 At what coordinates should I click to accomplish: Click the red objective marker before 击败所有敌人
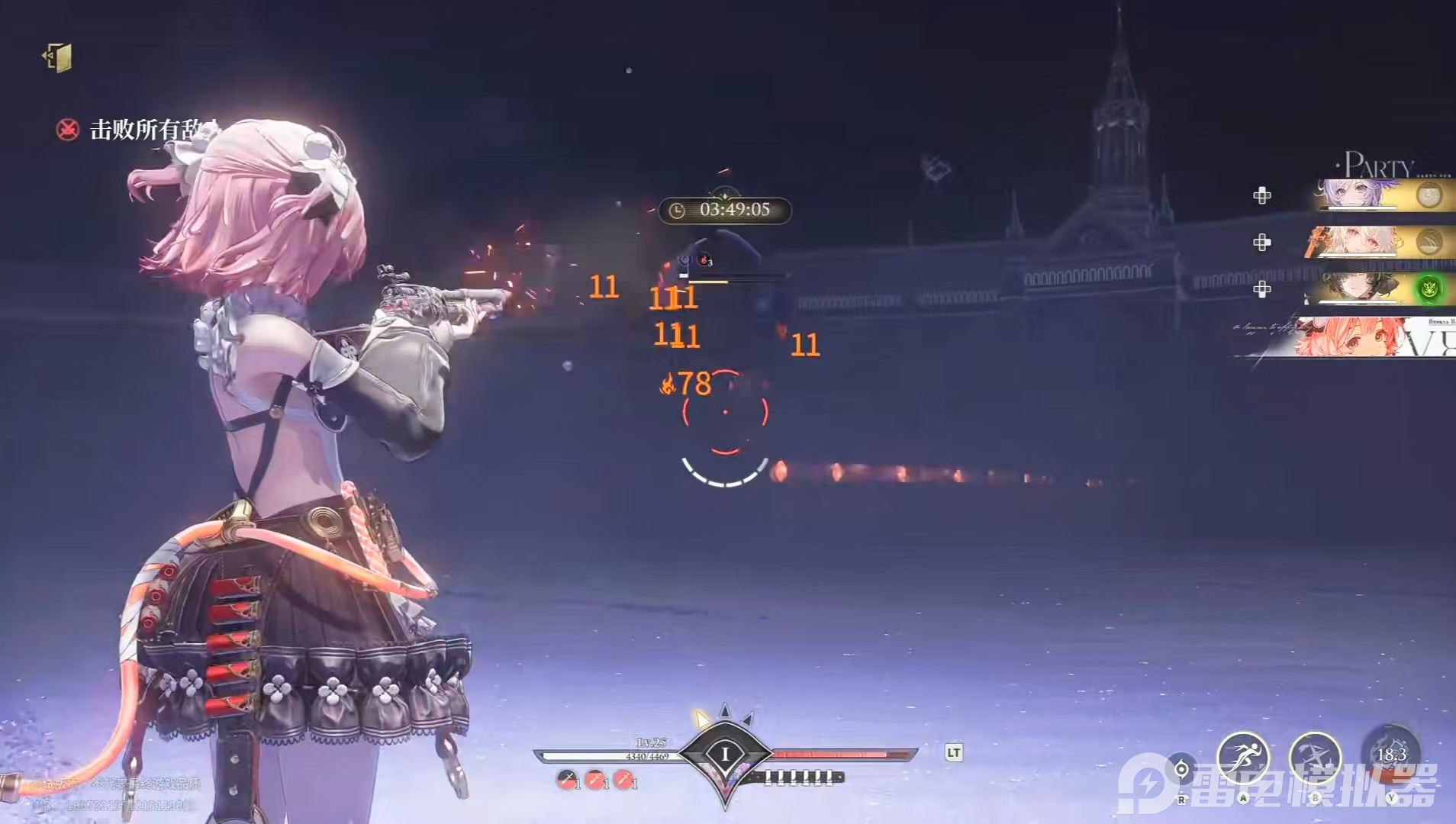(67, 130)
